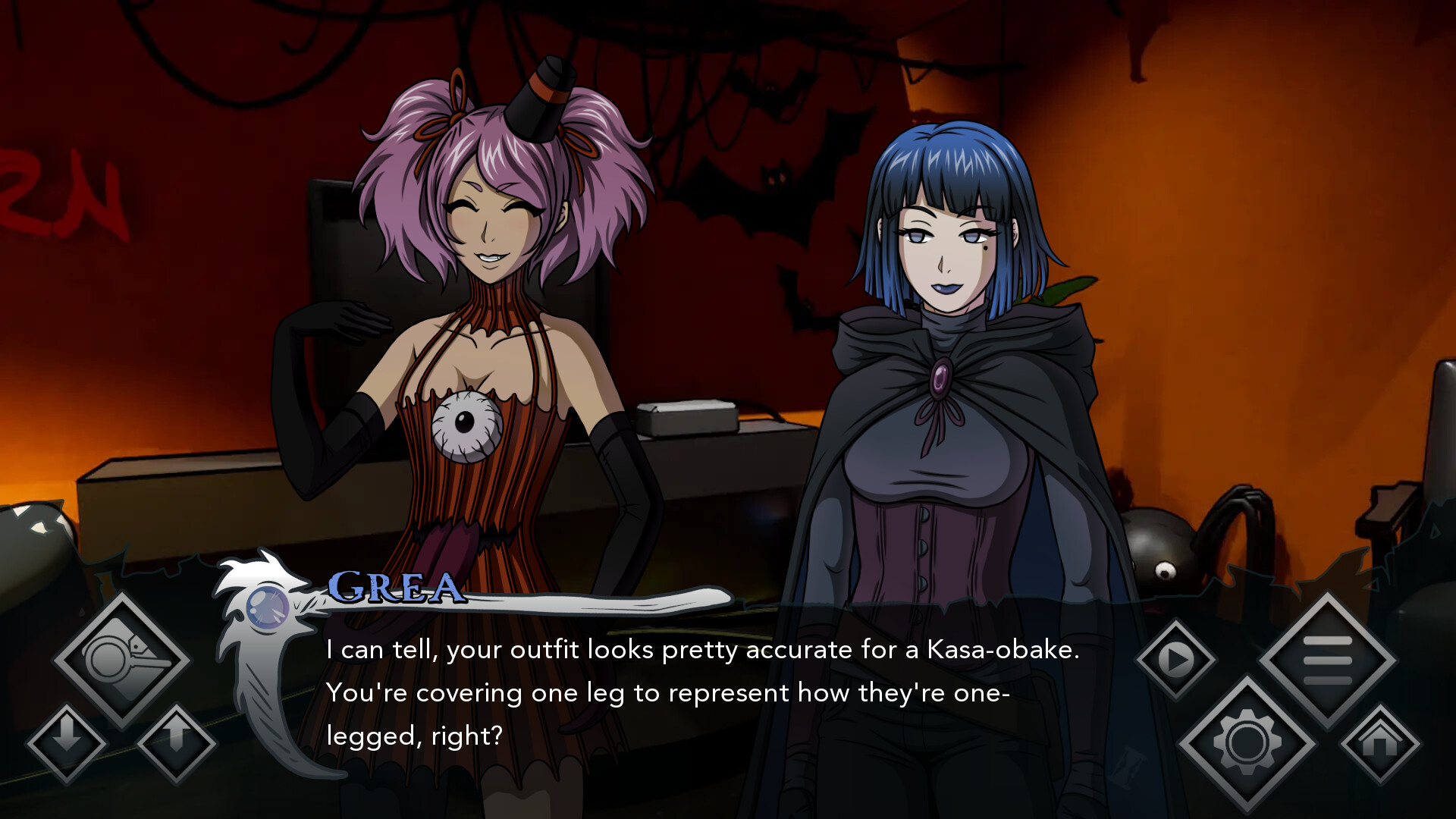Open settings with the gear icon

1247,743
